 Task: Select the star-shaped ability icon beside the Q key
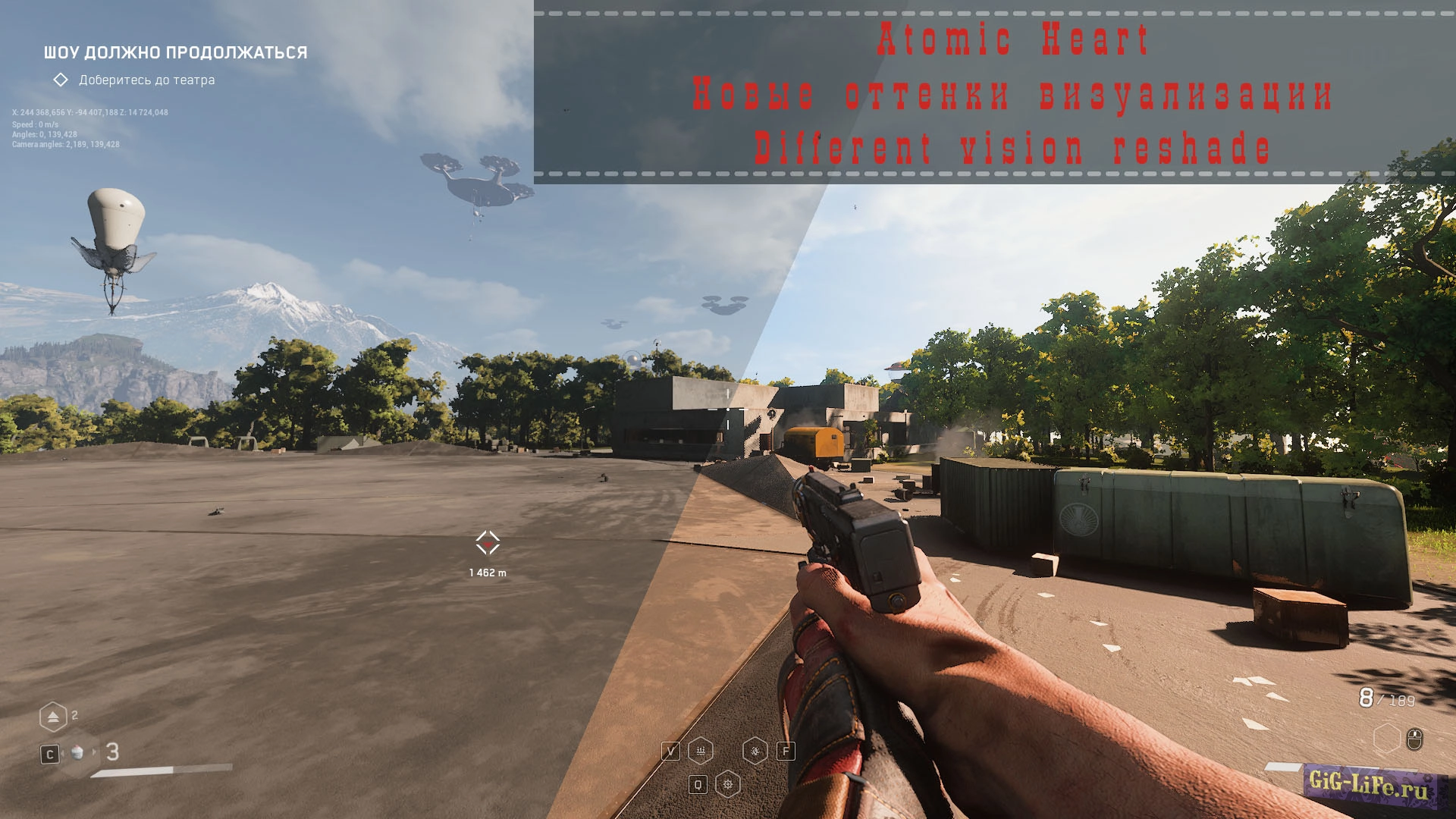pyautogui.click(x=728, y=784)
